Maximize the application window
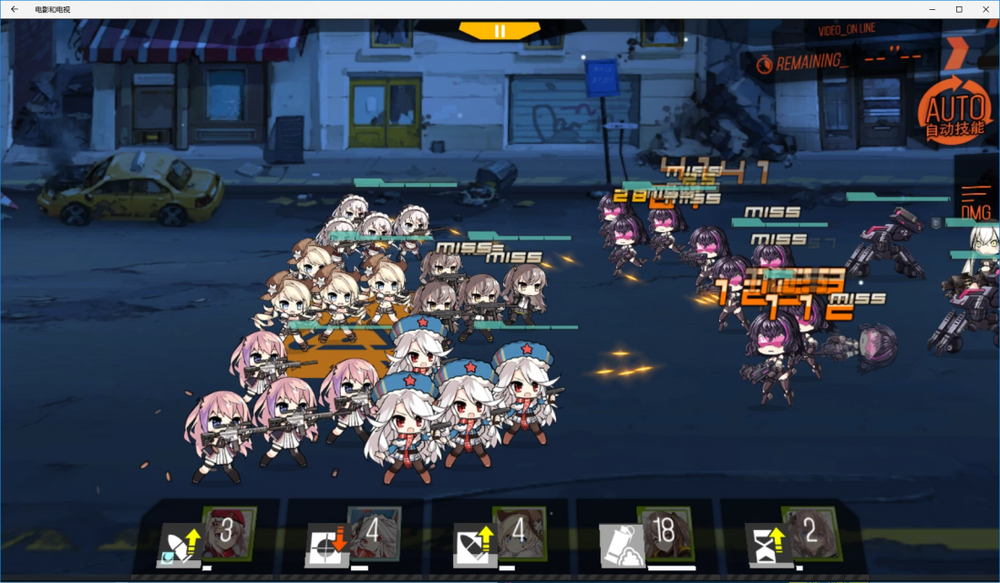 pos(958,9)
